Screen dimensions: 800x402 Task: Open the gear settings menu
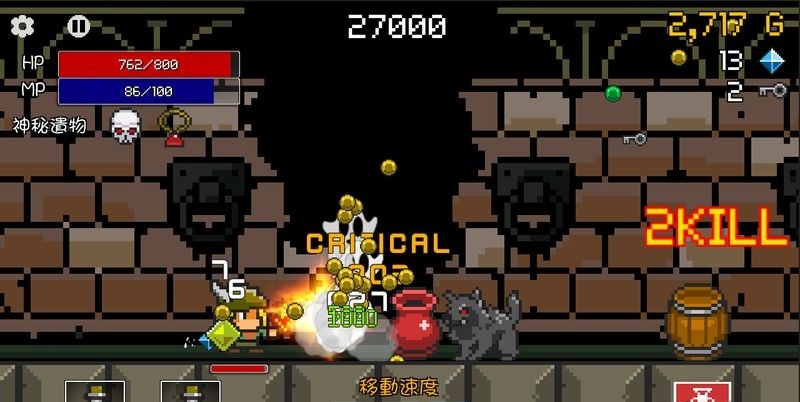(x=22, y=26)
